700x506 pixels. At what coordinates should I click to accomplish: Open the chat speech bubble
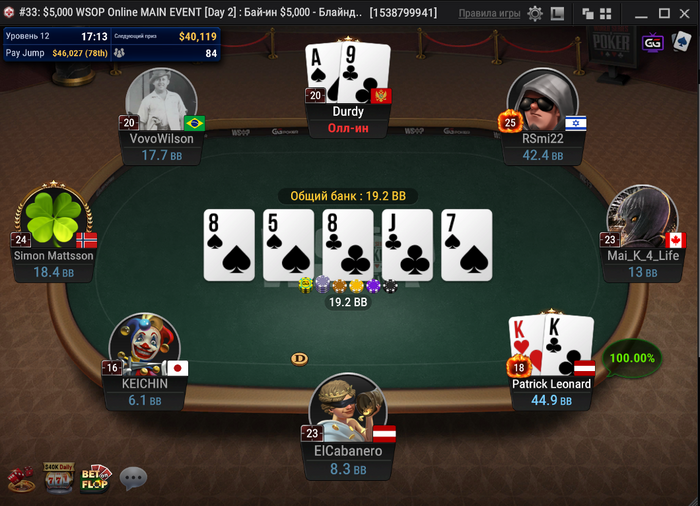pyautogui.click(x=133, y=479)
